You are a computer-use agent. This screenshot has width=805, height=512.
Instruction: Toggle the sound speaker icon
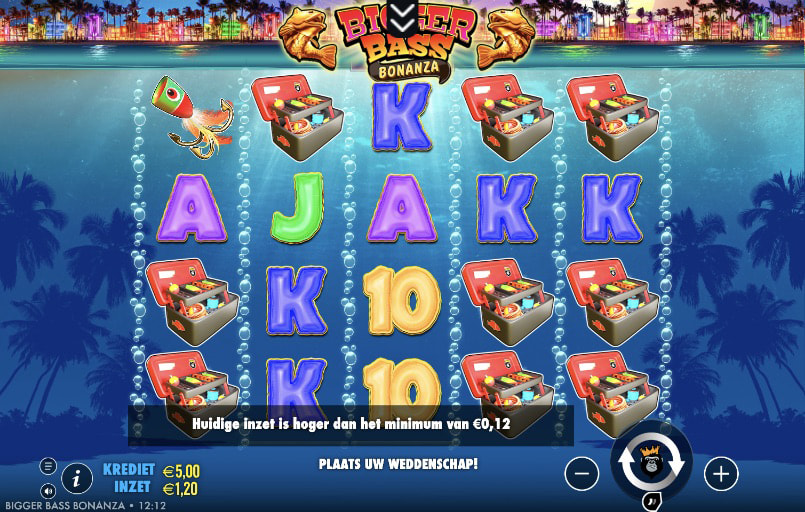[48, 490]
